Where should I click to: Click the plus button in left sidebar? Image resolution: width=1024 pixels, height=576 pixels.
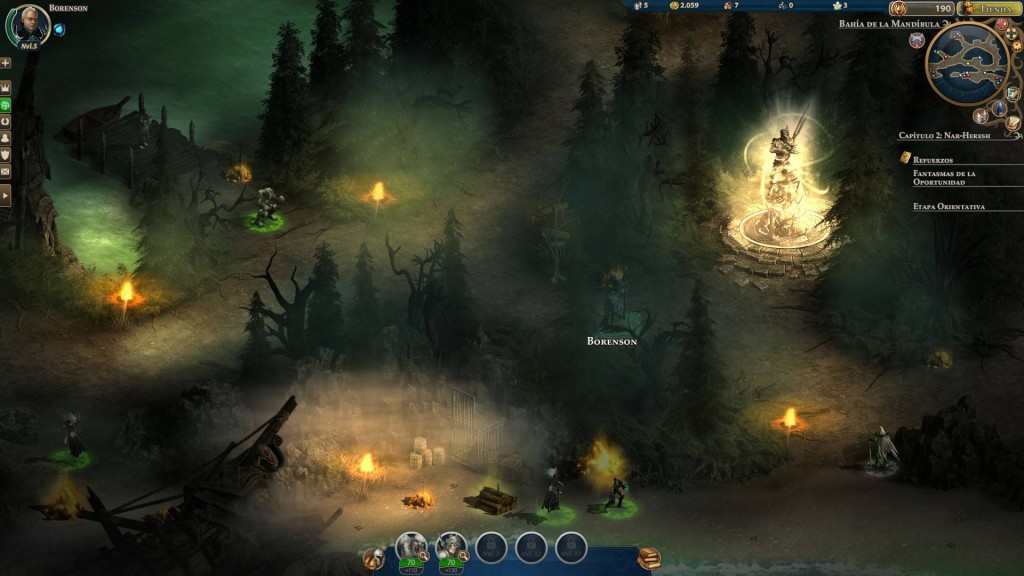6,63
